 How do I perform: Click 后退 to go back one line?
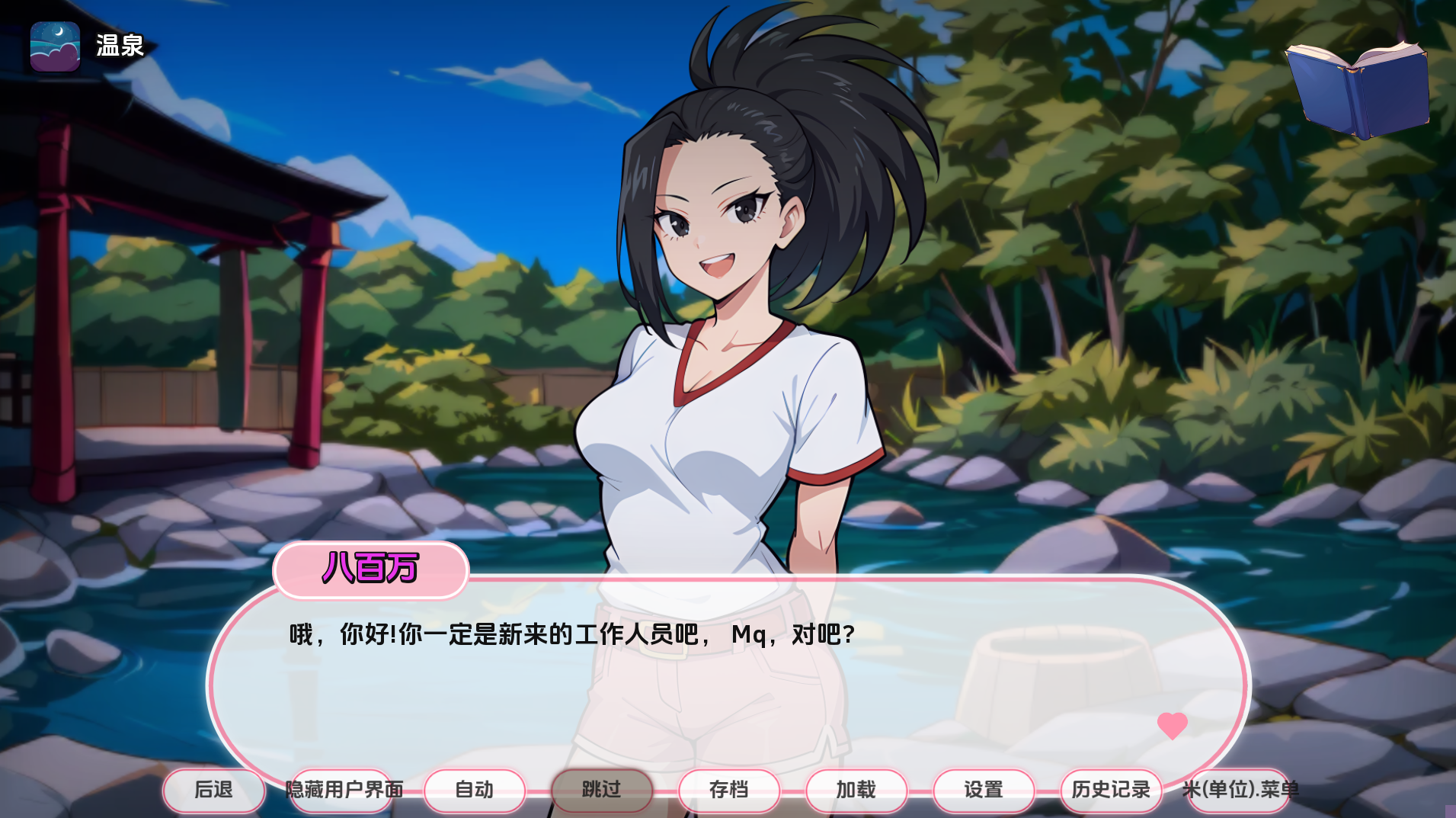tap(213, 791)
